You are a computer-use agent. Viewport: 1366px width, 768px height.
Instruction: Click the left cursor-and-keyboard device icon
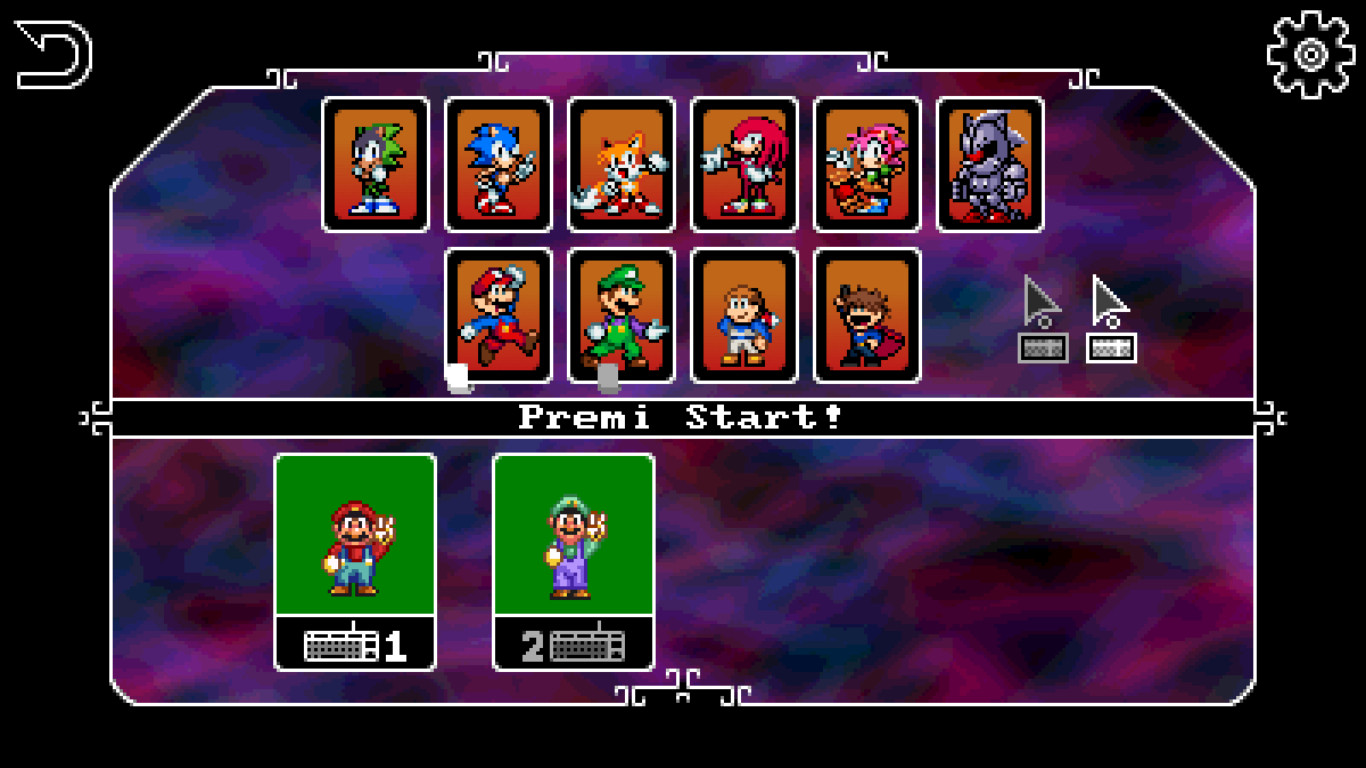click(x=1043, y=320)
